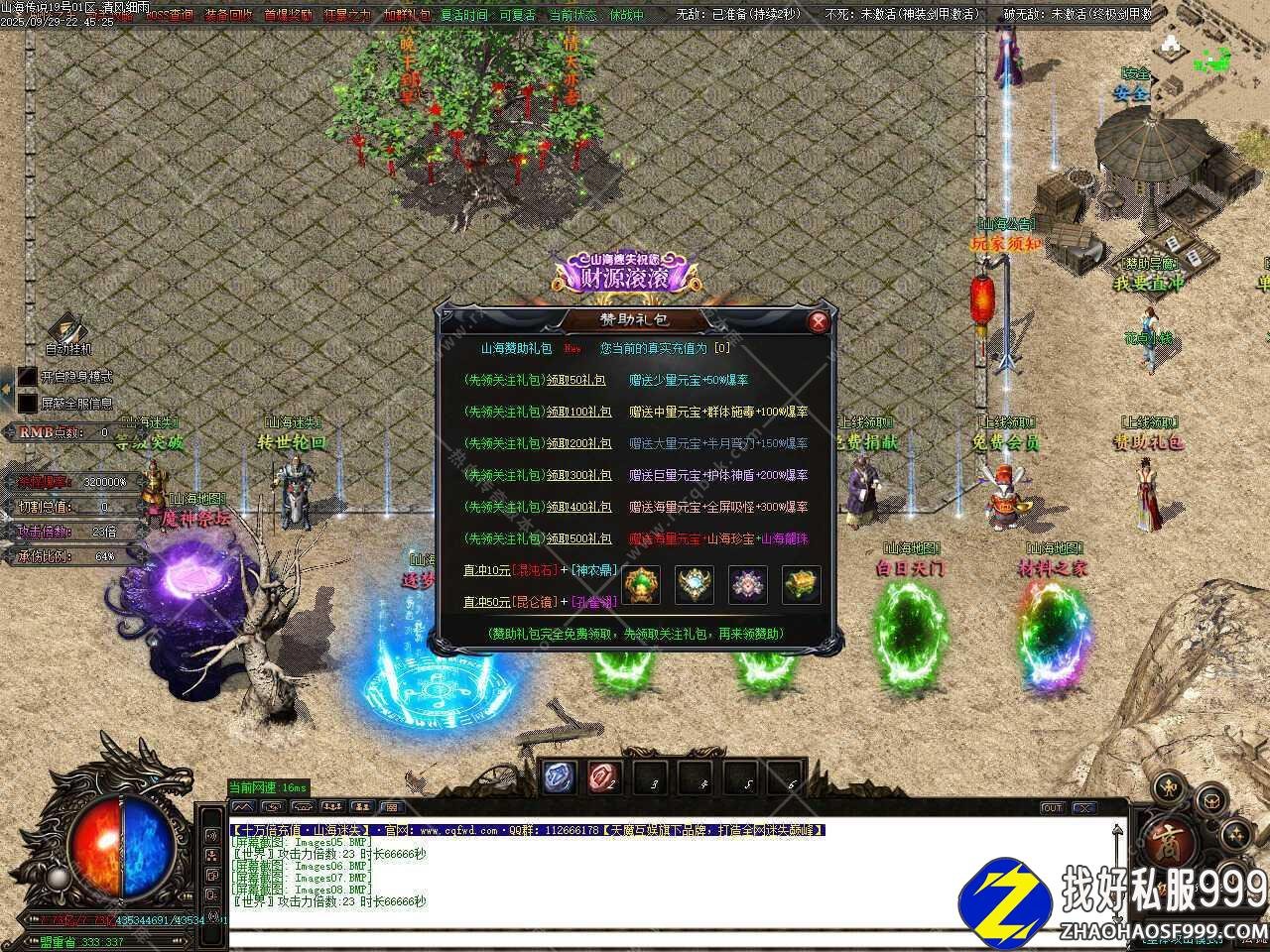The width and height of the screenshot is (1270, 952).
Task: Use the blue gem hotbar slot
Action: pos(559,777)
